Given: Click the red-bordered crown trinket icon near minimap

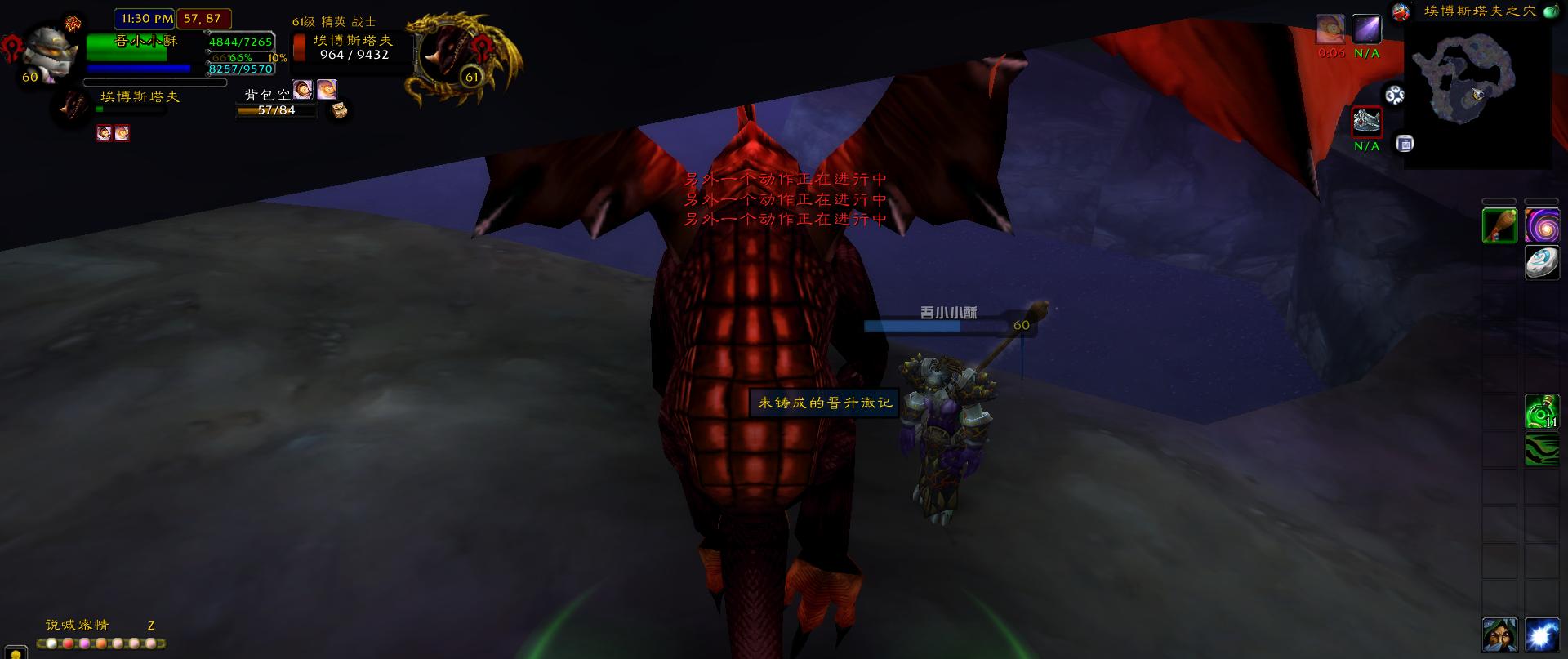Looking at the screenshot, I should click(x=1365, y=122).
